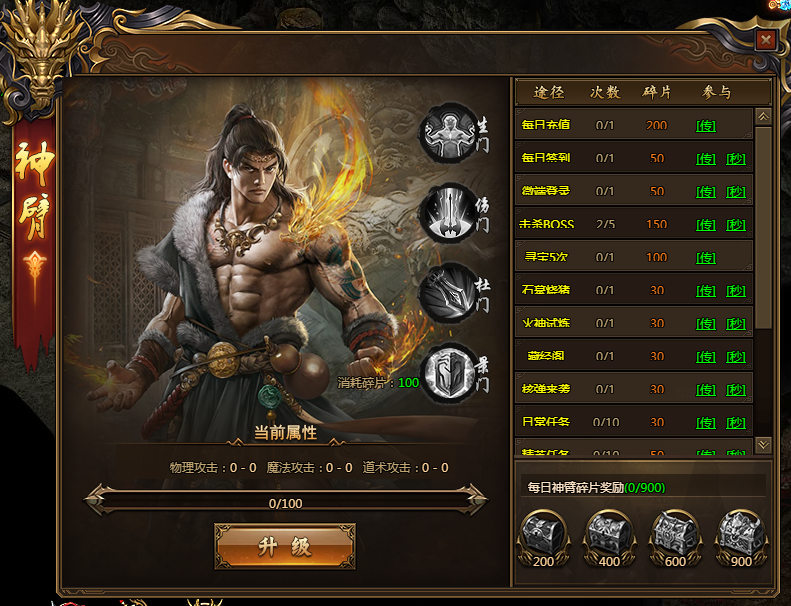Click the list's scroll-up arrow
The height and width of the screenshot is (606, 791).
pos(763,116)
